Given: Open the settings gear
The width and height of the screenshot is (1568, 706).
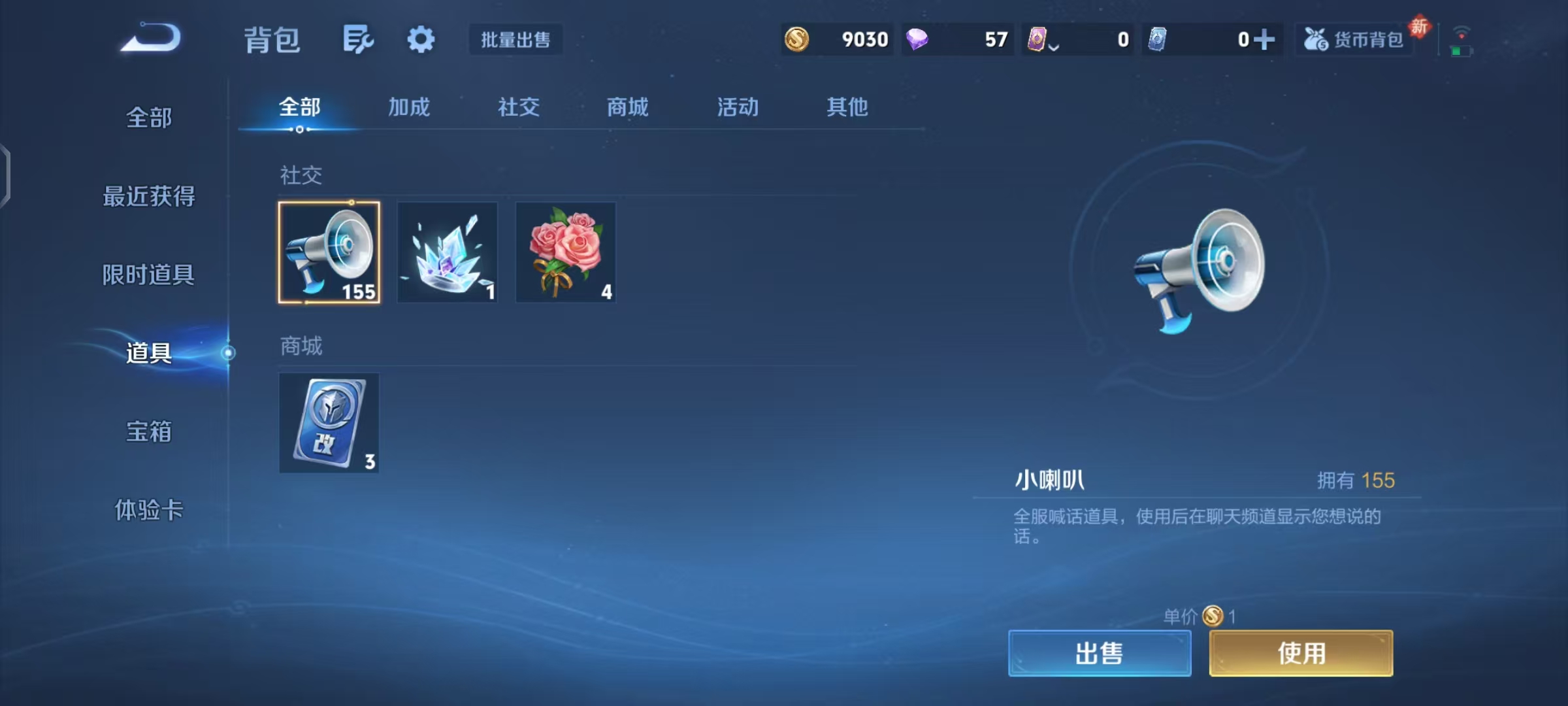Looking at the screenshot, I should [420, 39].
